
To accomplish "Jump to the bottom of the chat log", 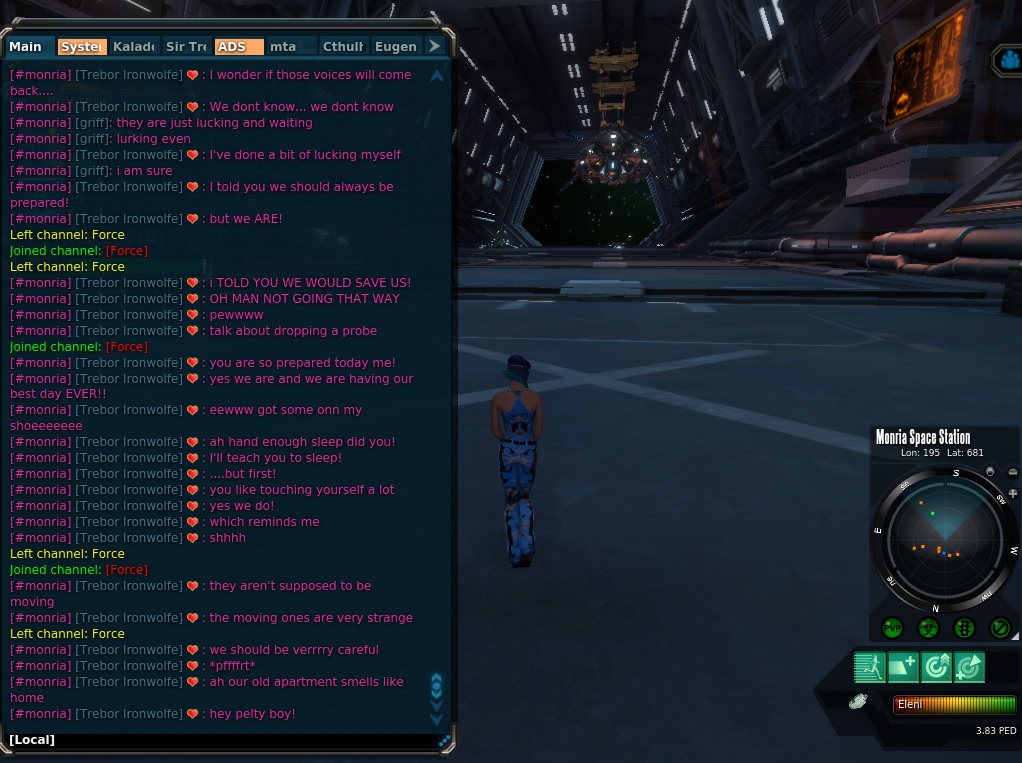I will pyautogui.click(x=436, y=718).
